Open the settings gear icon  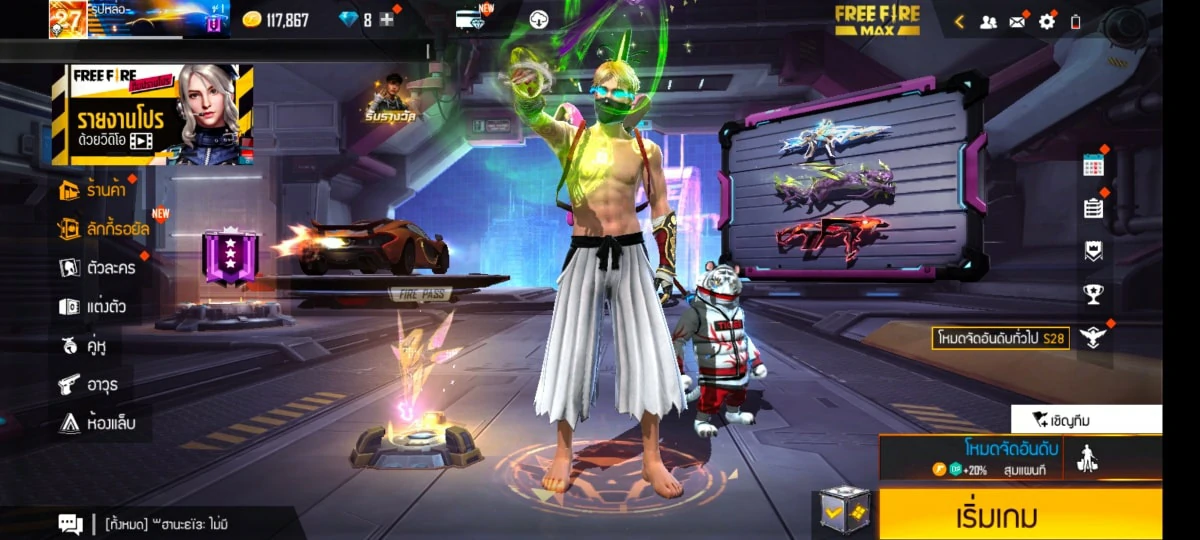point(1046,21)
